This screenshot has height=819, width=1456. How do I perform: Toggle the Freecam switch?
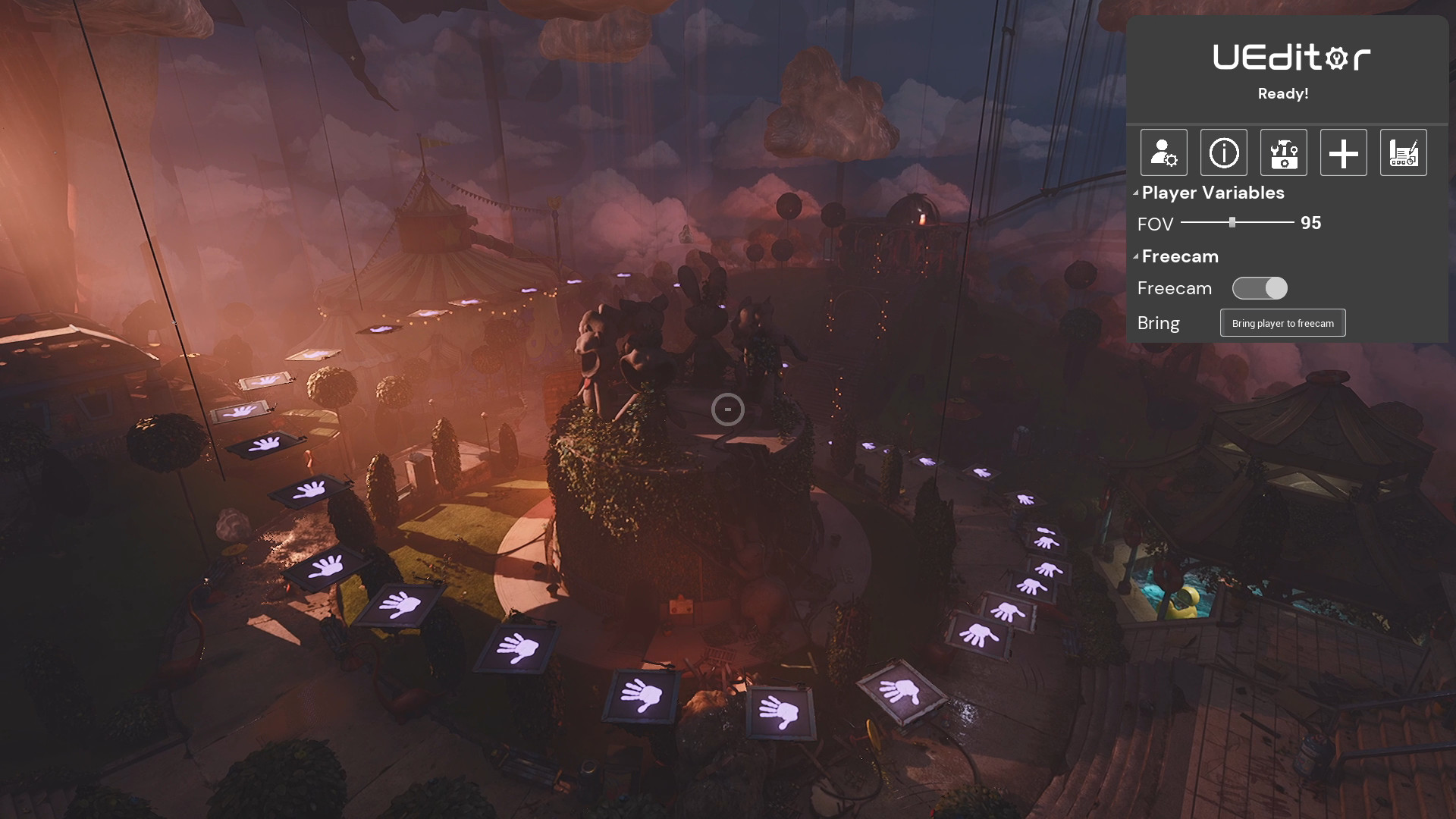pyautogui.click(x=1260, y=288)
